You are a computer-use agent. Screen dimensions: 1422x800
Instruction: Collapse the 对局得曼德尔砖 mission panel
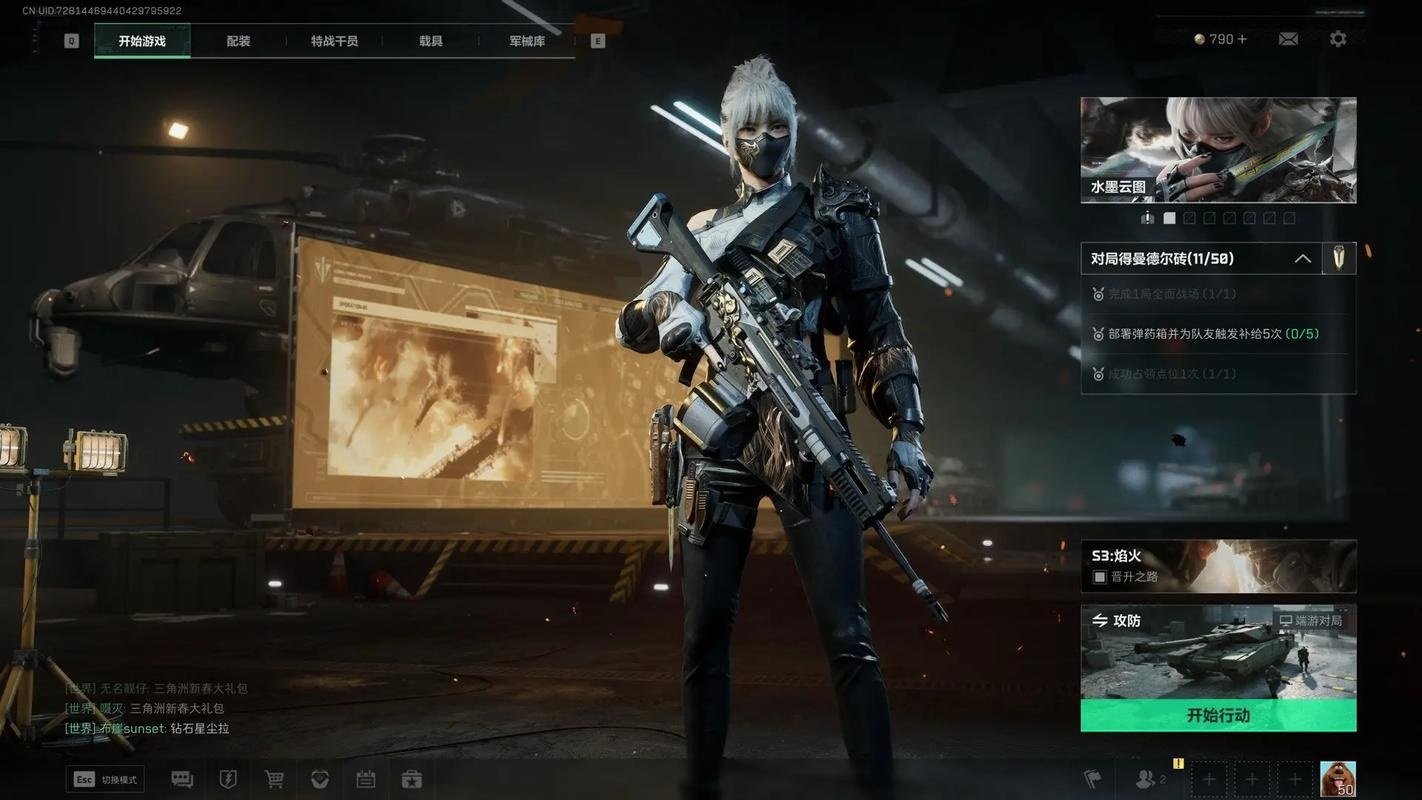(1302, 259)
